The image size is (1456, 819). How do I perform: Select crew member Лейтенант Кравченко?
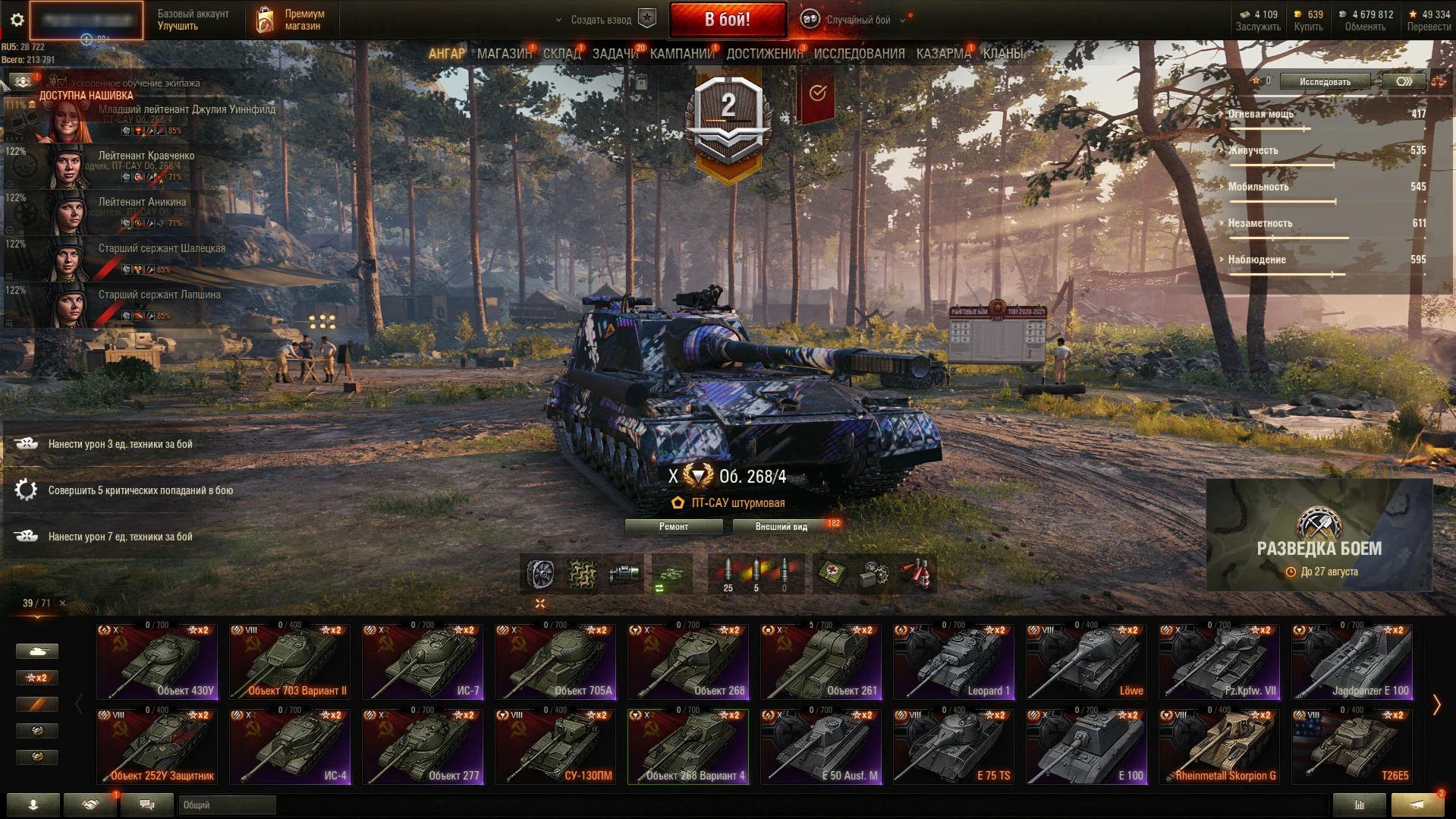146,156
